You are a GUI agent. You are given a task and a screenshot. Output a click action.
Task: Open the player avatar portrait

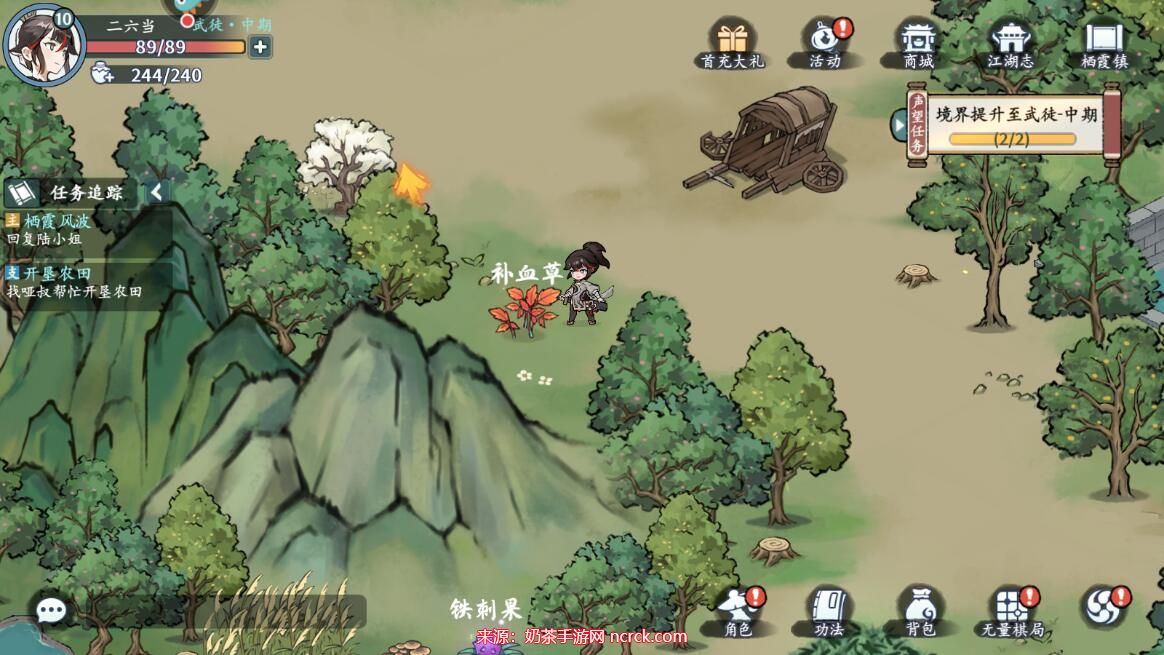tap(43, 45)
